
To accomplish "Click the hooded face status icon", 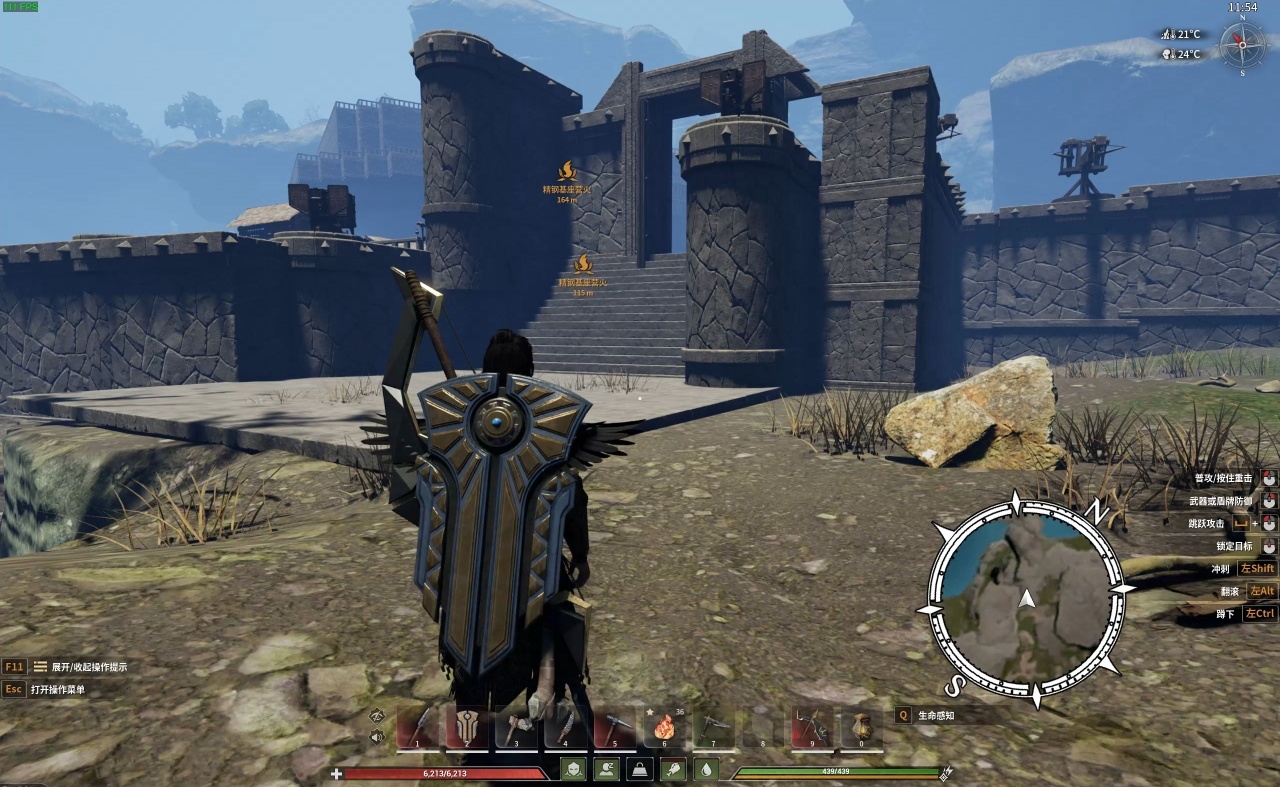I will coord(573,769).
